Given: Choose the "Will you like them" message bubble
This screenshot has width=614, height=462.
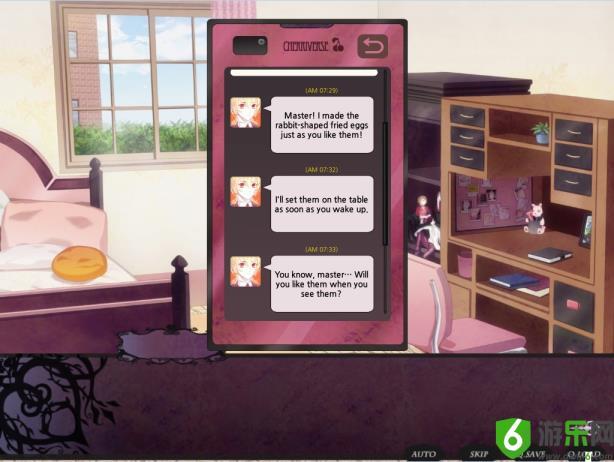Looking at the screenshot, I should pos(322,283).
